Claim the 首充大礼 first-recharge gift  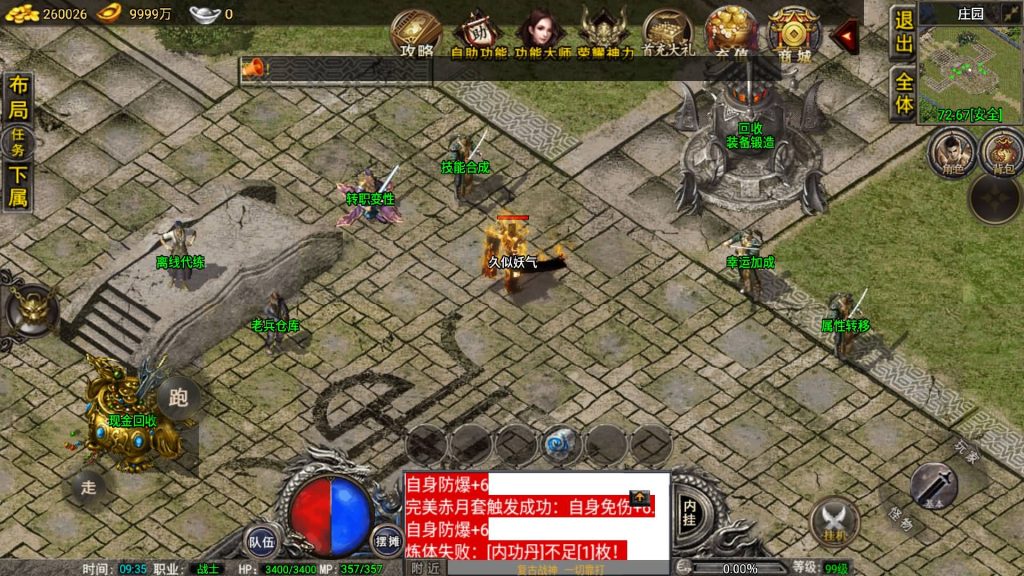pyautogui.click(x=669, y=32)
